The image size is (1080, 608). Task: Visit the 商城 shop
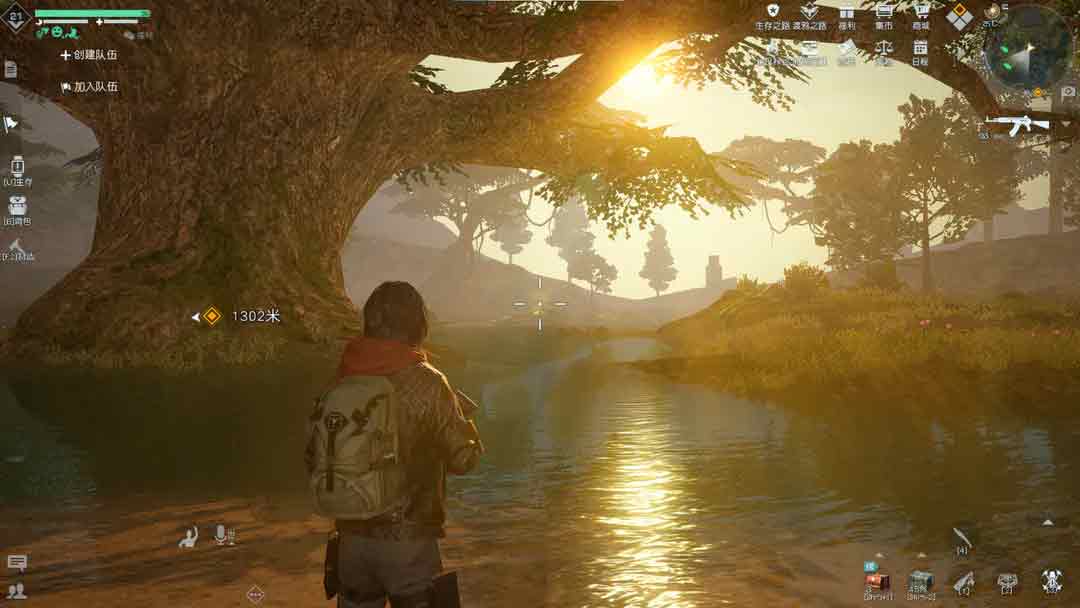(x=921, y=15)
